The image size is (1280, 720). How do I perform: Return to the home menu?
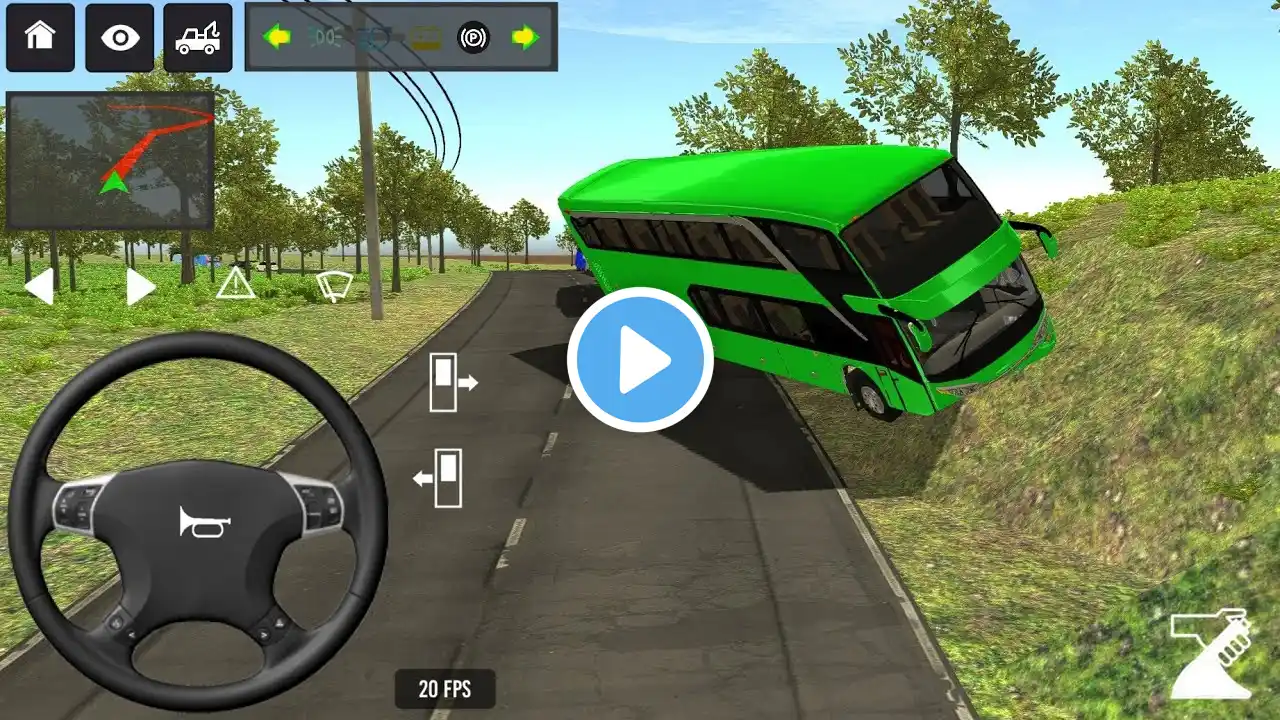(40, 38)
